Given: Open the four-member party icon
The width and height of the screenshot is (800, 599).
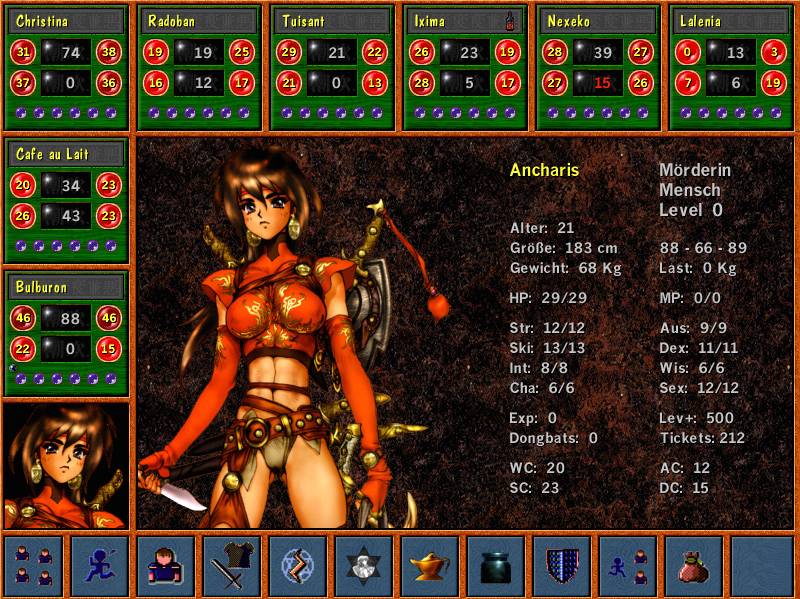Looking at the screenshot, I should [33, 566].
